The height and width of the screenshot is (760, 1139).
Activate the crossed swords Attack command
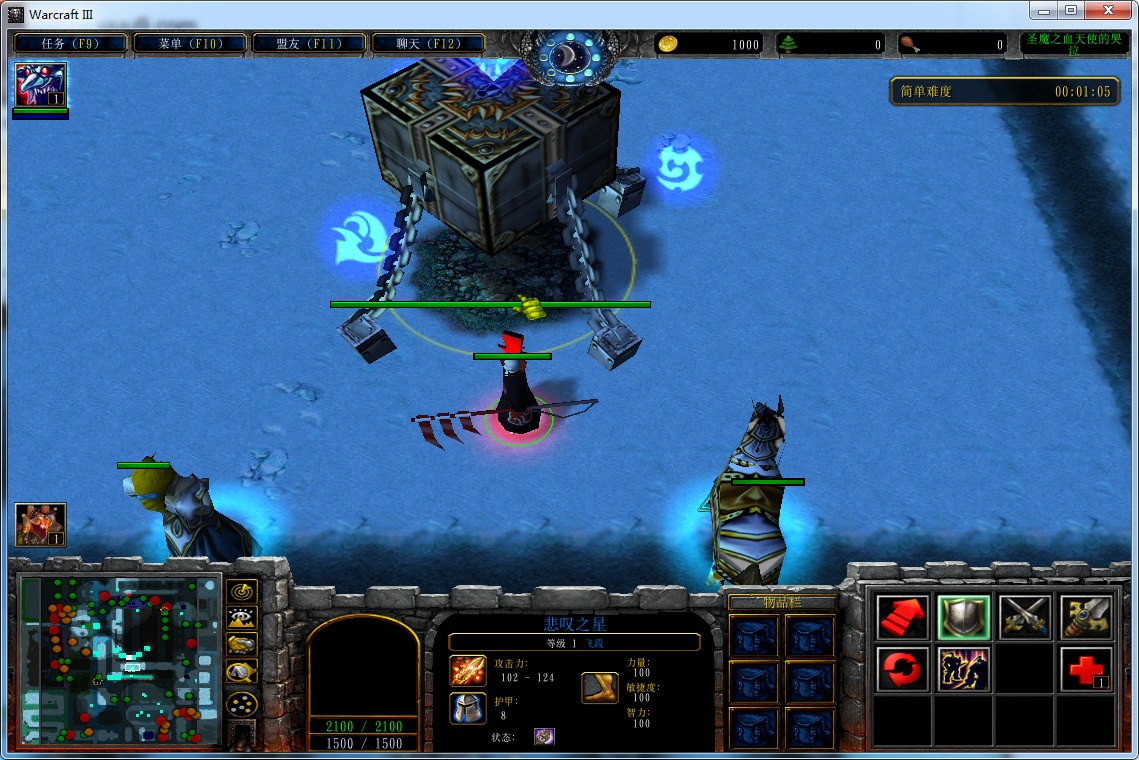coord(1025,617)
